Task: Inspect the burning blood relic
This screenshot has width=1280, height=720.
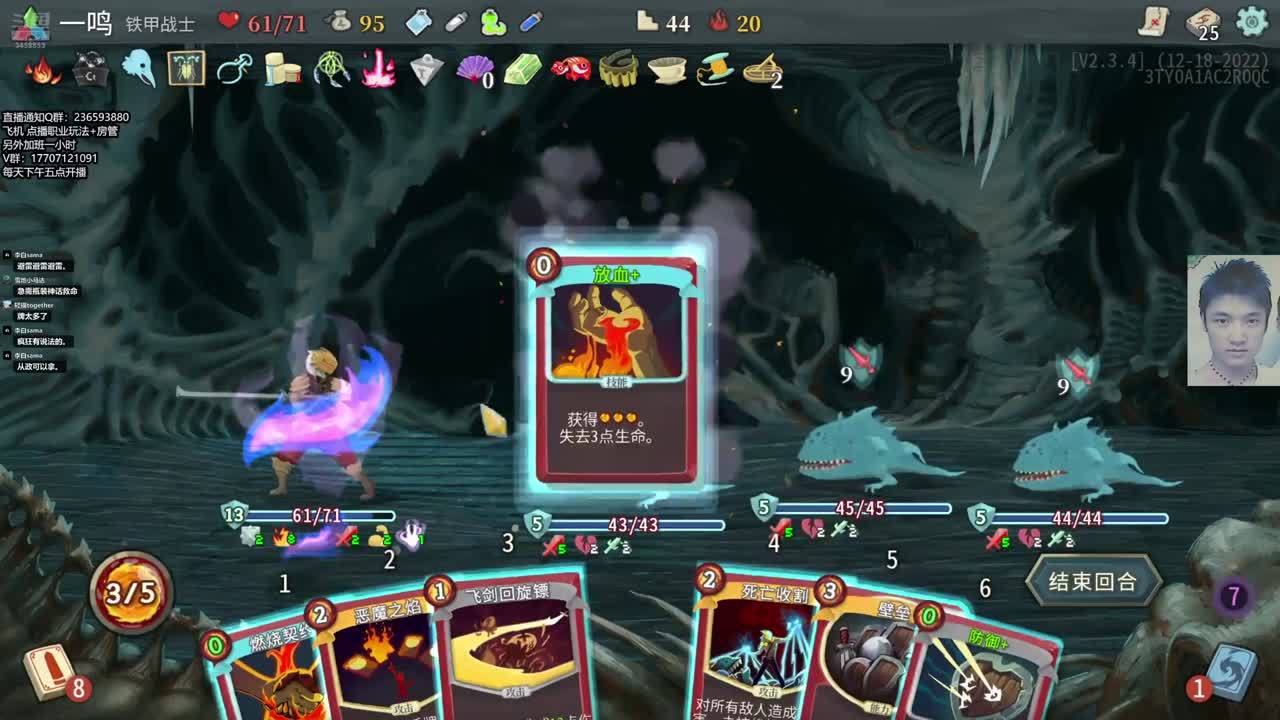Action: [x=42, y=70]
